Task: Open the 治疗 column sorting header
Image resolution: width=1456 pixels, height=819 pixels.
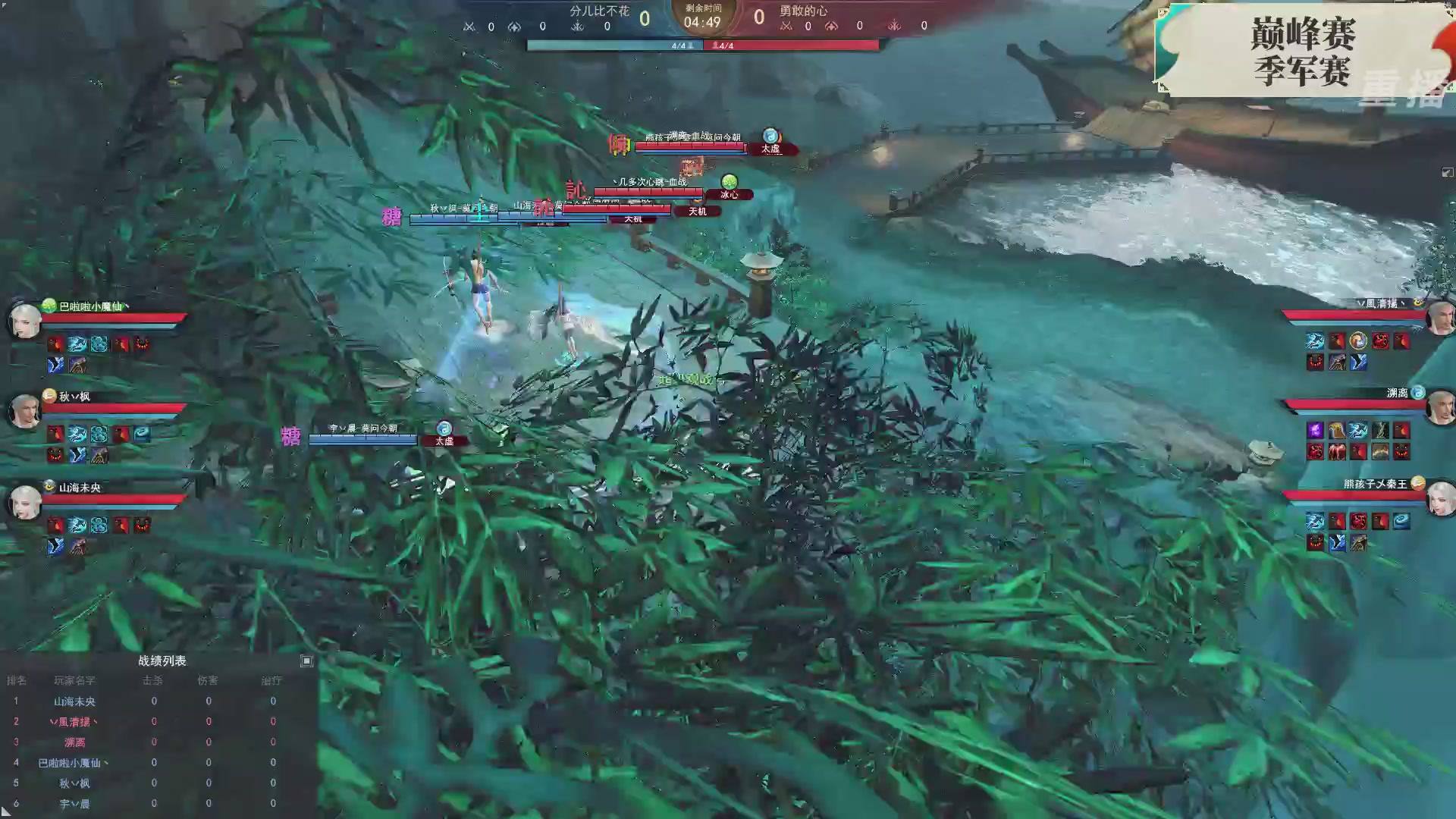Action: pos(272,680)
